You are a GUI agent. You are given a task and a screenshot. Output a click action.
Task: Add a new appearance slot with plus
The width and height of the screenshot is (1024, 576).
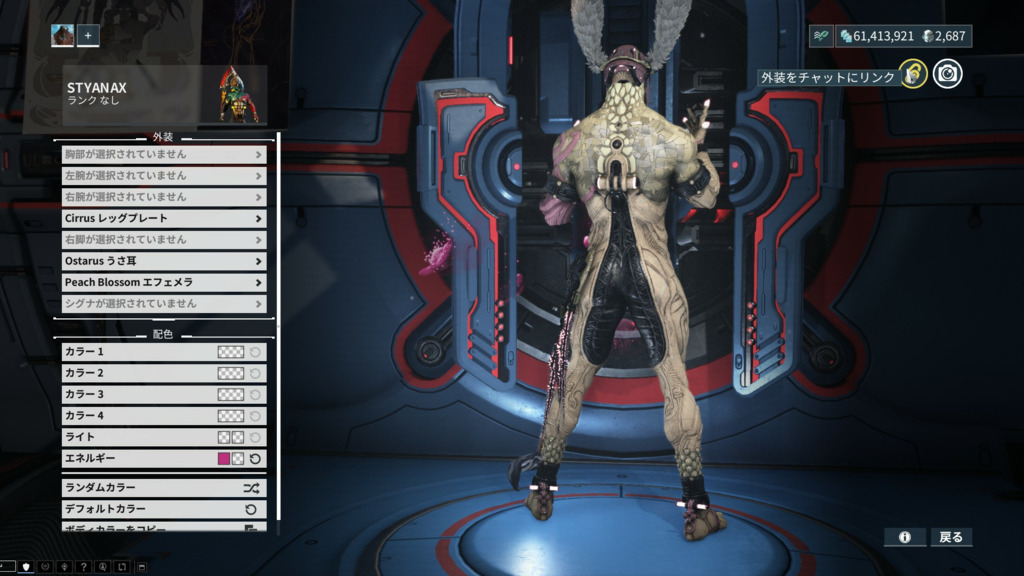(x=88, y=35)
